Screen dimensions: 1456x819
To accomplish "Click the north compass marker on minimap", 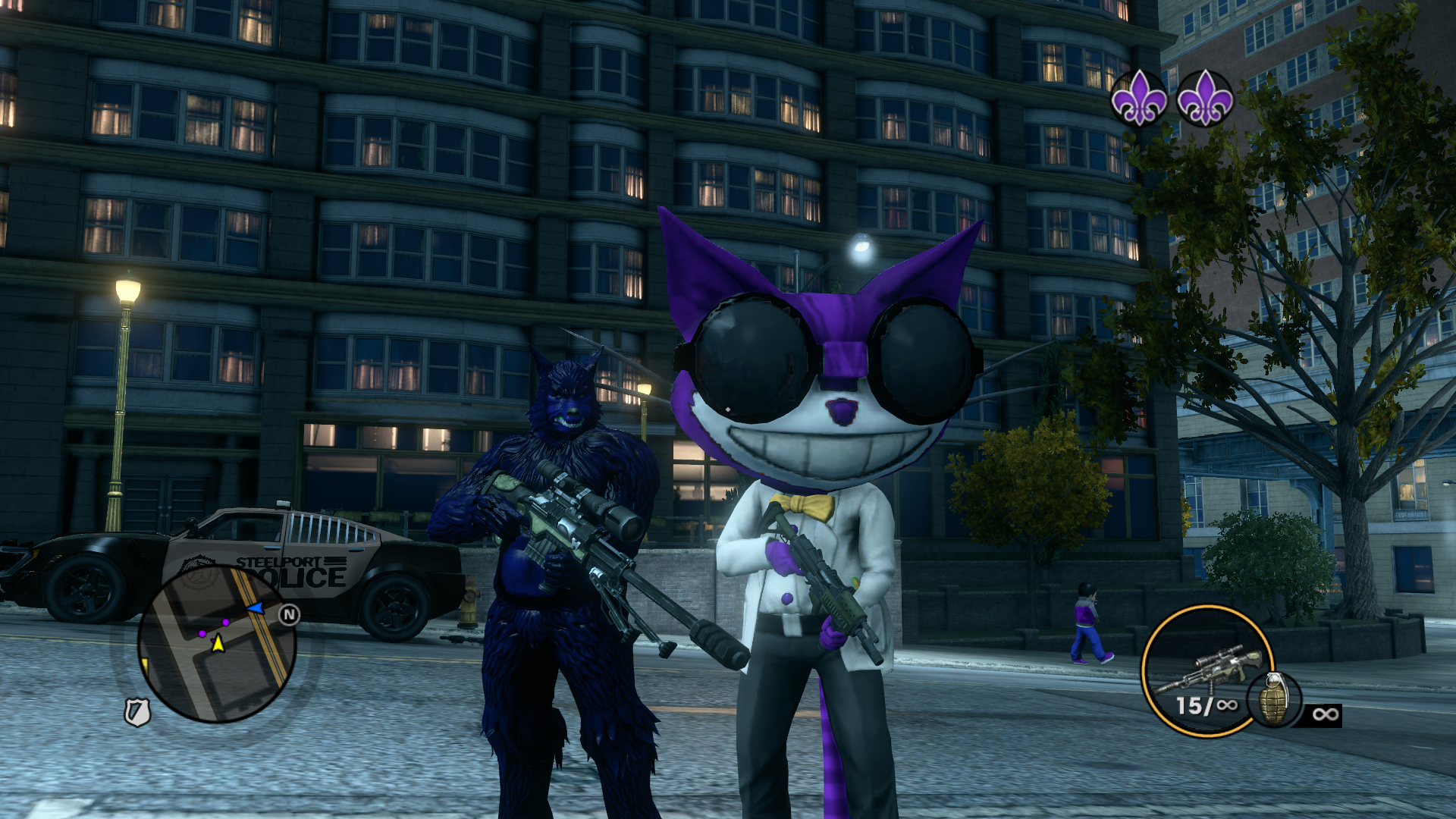I will coord(289,614).
